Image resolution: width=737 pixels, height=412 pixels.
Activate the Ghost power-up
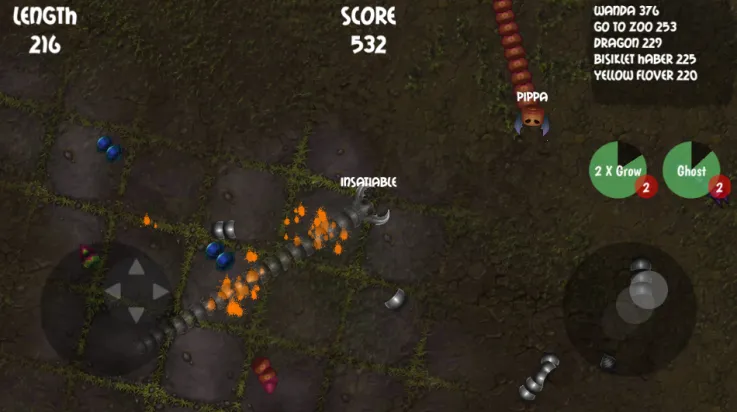point(691,169)
